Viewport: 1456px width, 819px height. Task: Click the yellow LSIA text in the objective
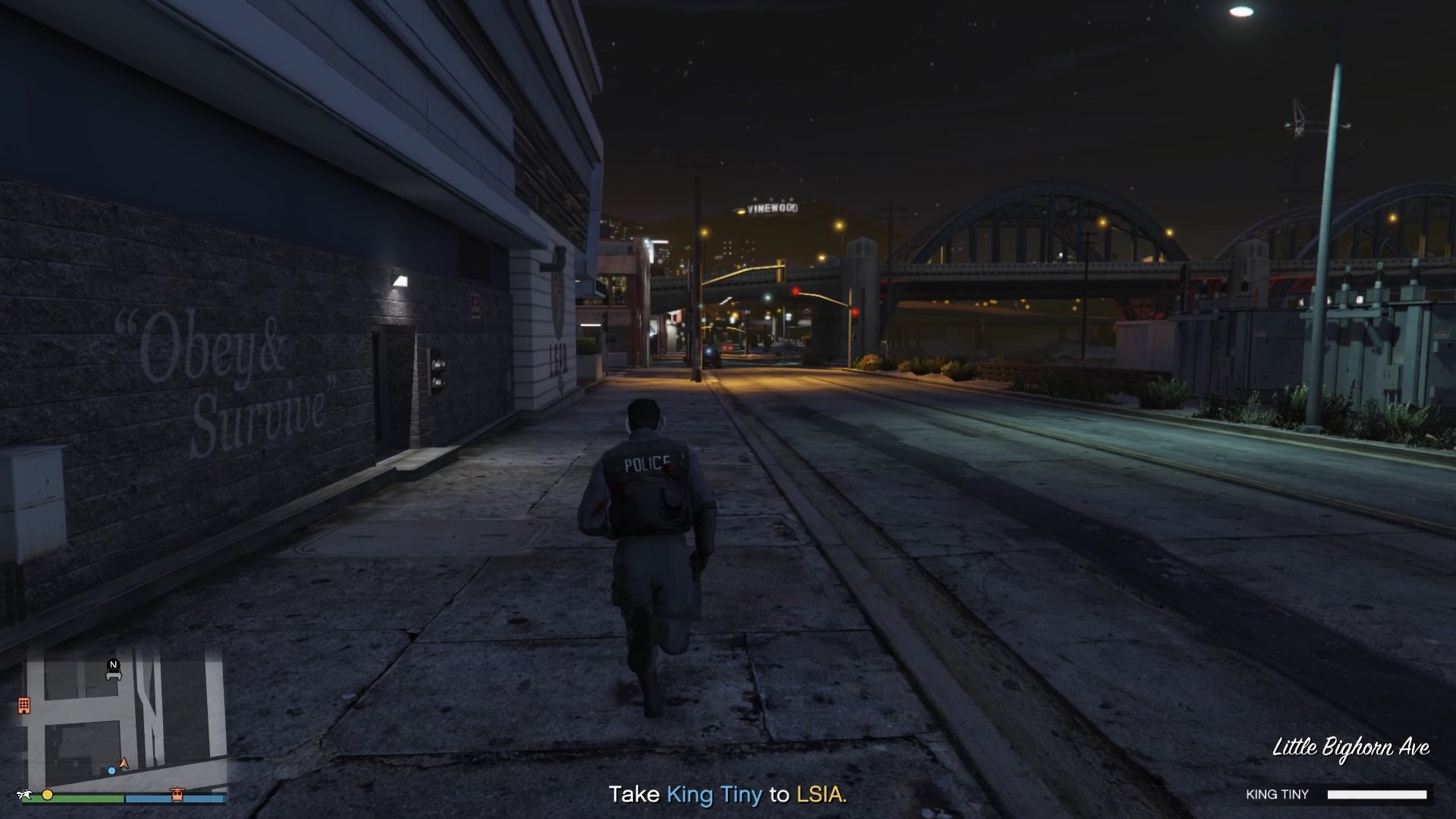(821, 795)
